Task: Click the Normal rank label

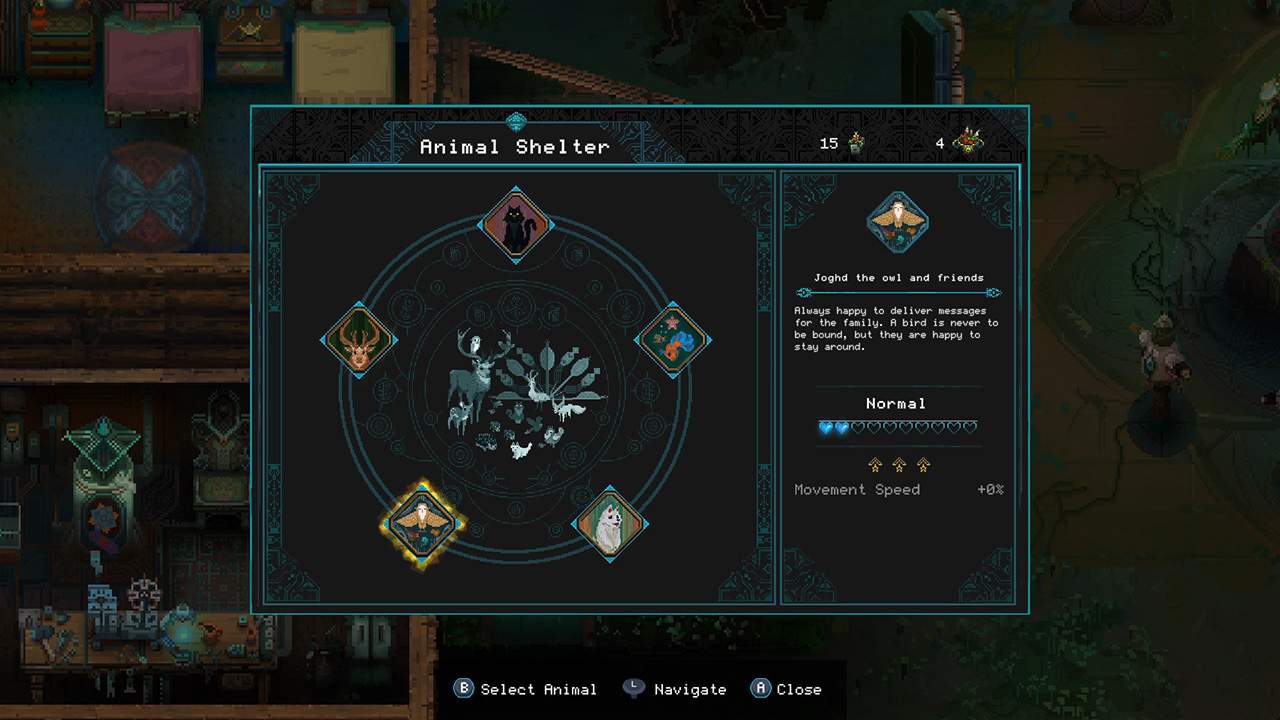Action: pos(895,403)
